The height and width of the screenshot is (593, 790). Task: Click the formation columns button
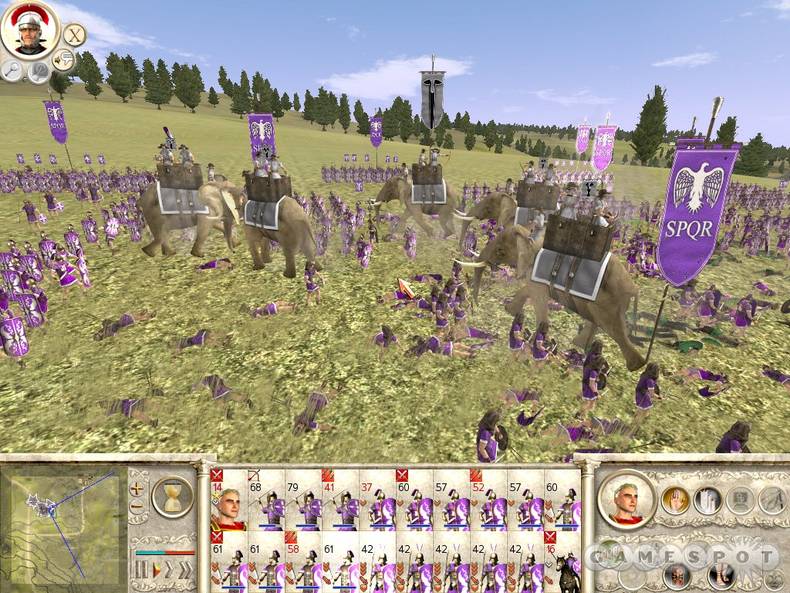point(708,499)
